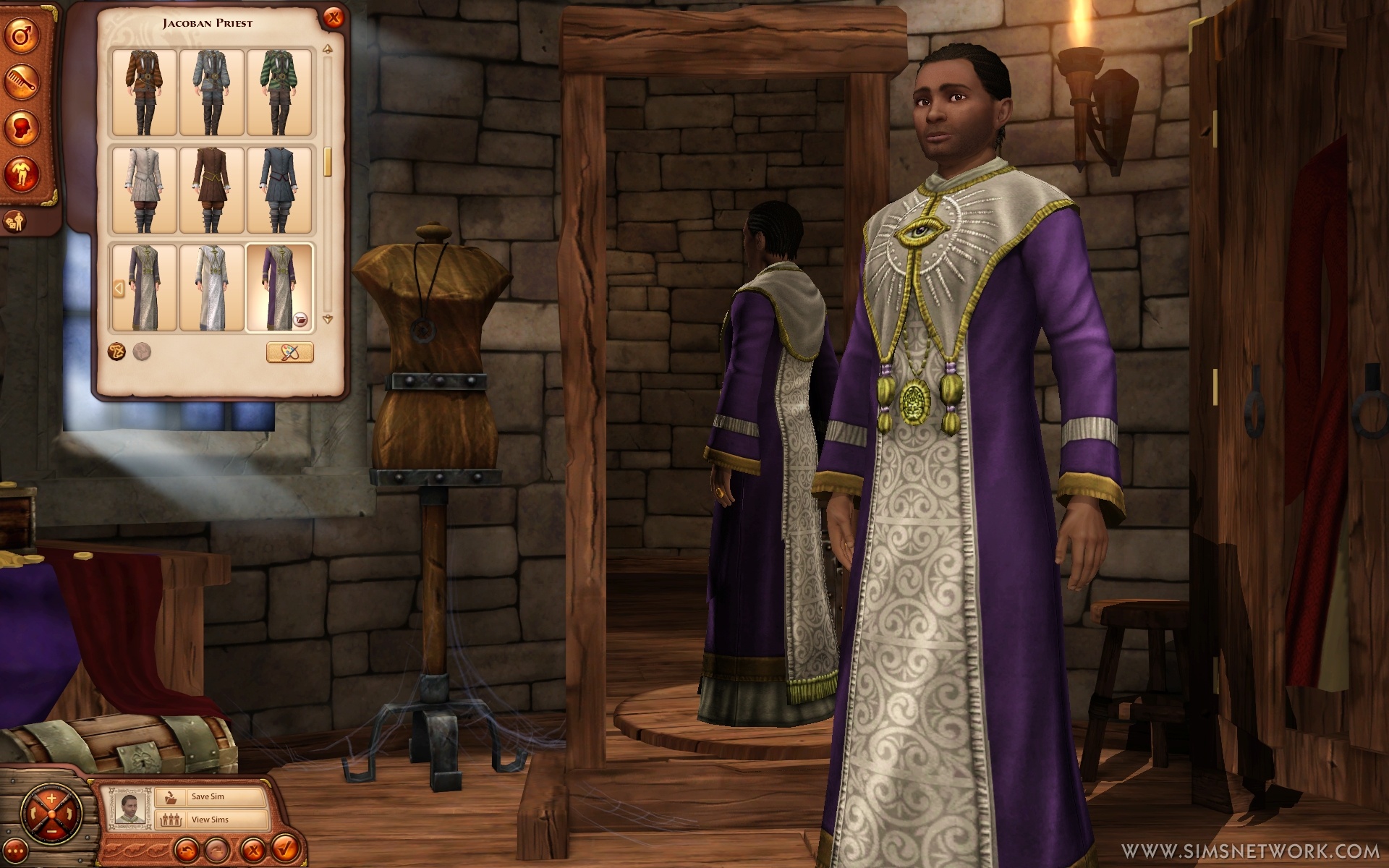Switch to the hair comb category
Screen dimensions: 1389x868
tap(22, 82)
